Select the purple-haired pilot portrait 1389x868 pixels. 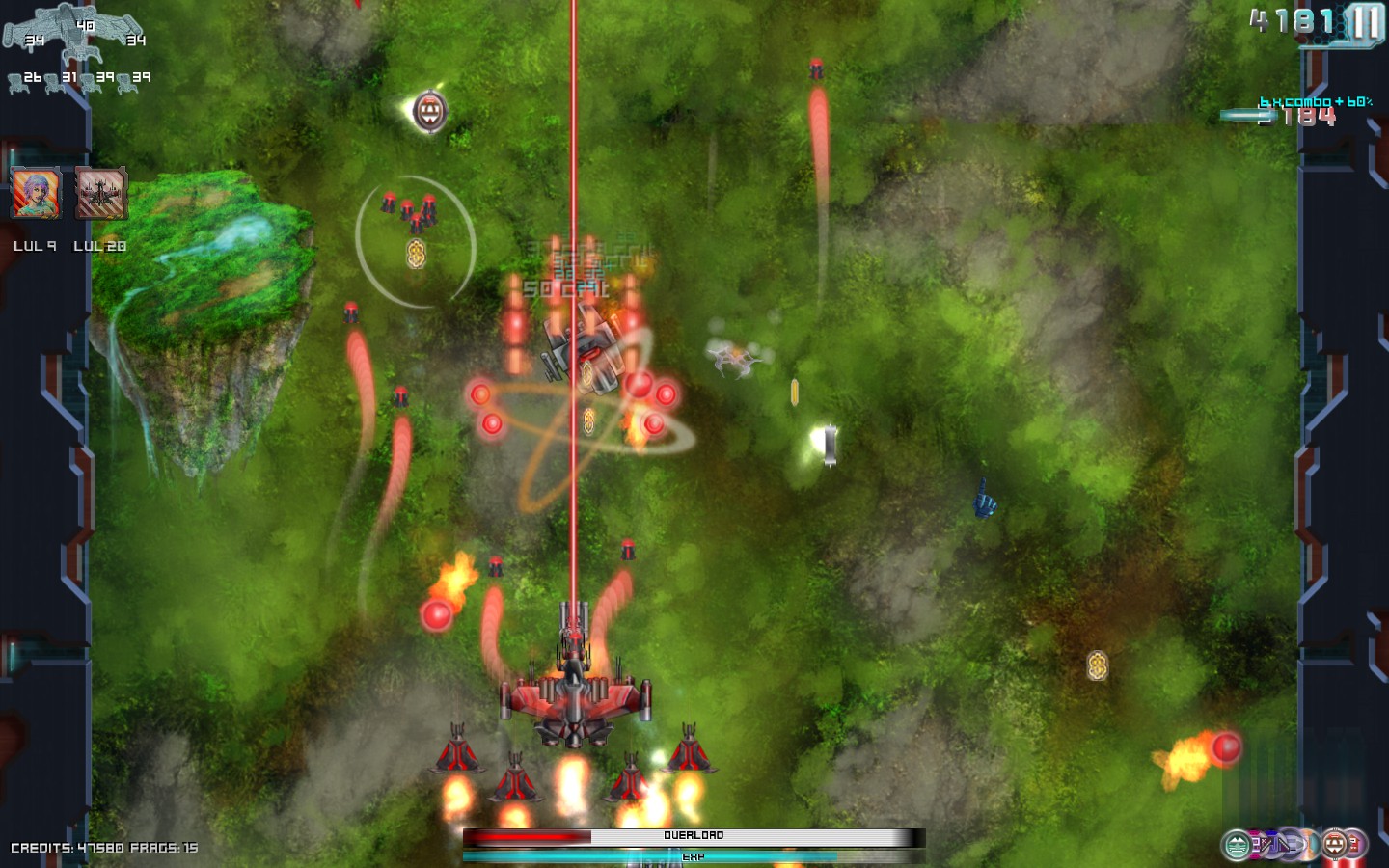(x=36, y=192)
